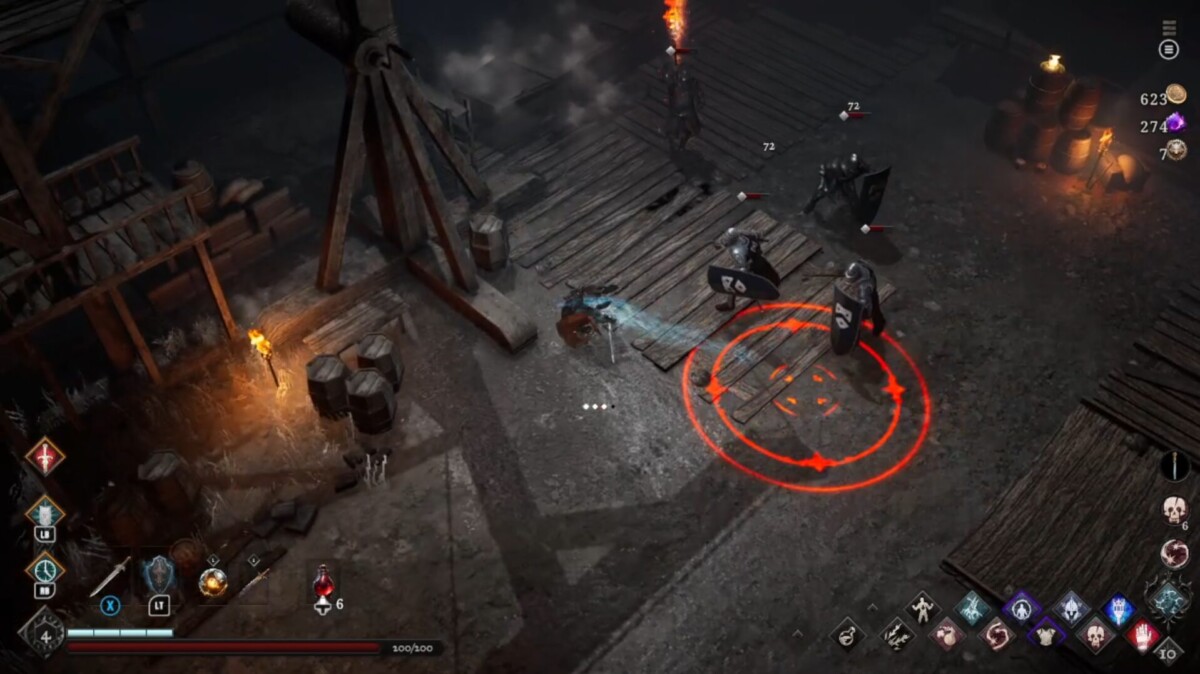Click the purple-bordered human figure icon
The image size is (1200, 674).
coord(1021,607)
